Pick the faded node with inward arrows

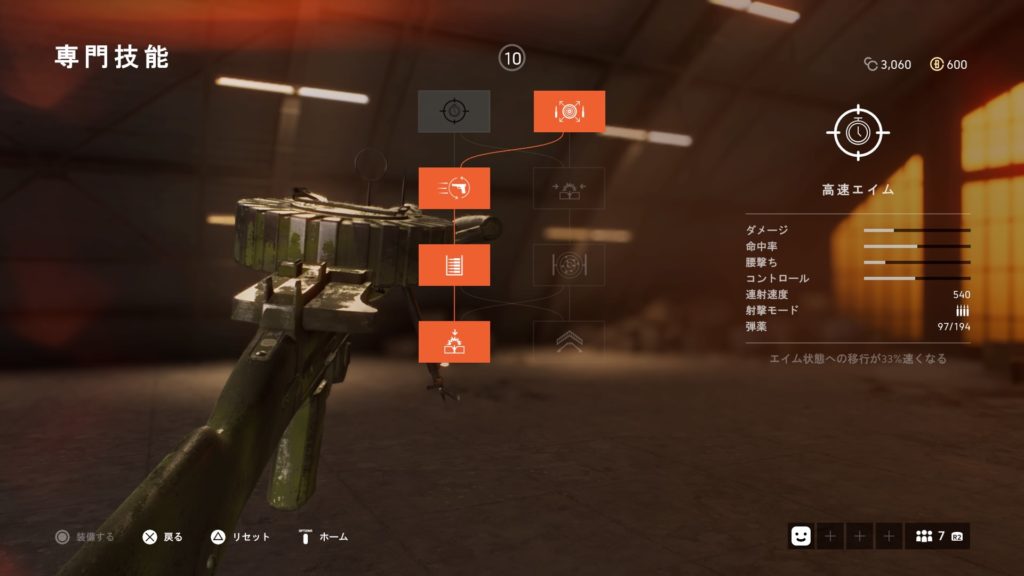pyautogui.click(x=569, y=188)
